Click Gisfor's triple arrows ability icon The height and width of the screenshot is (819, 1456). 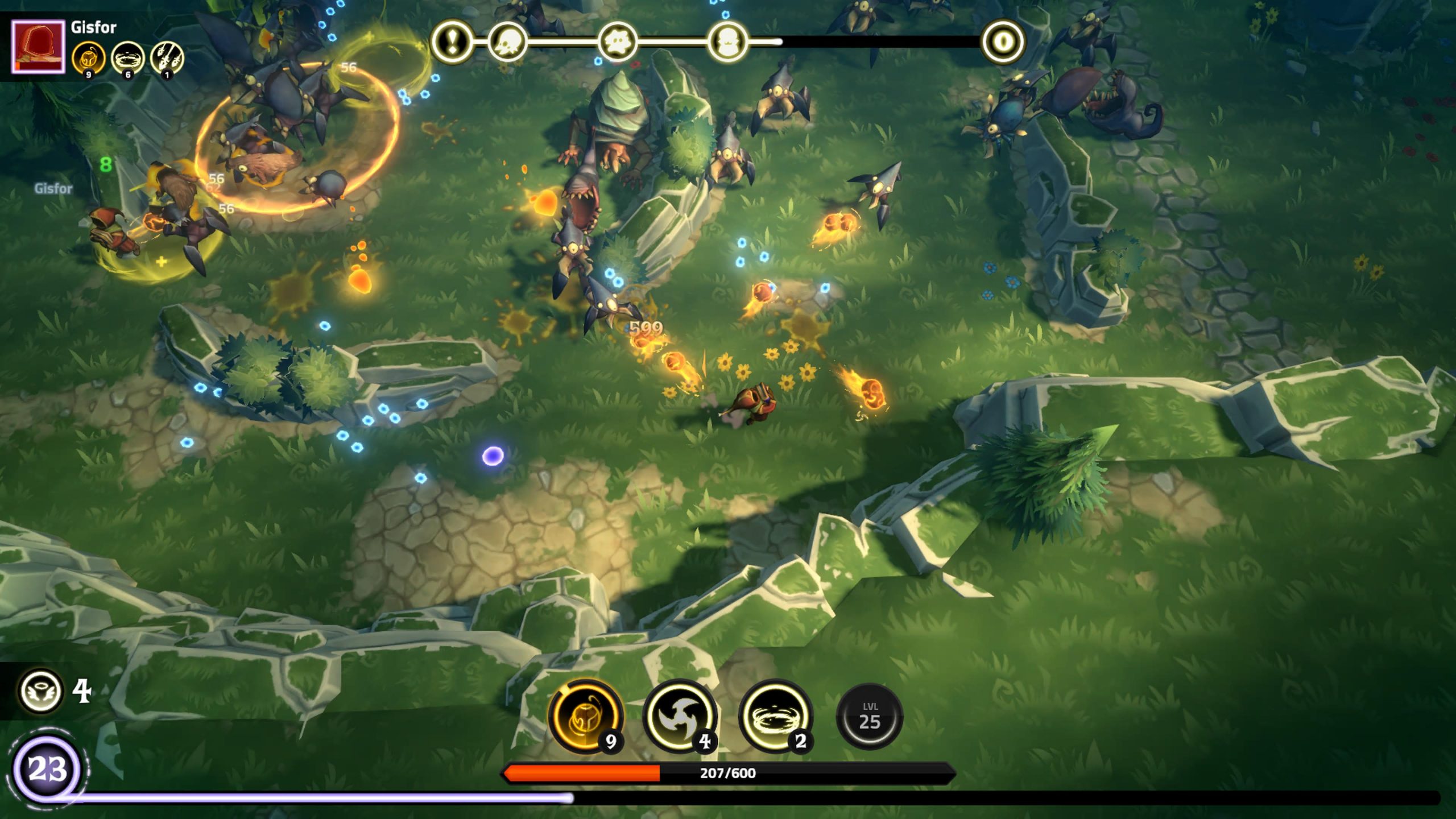167,57
